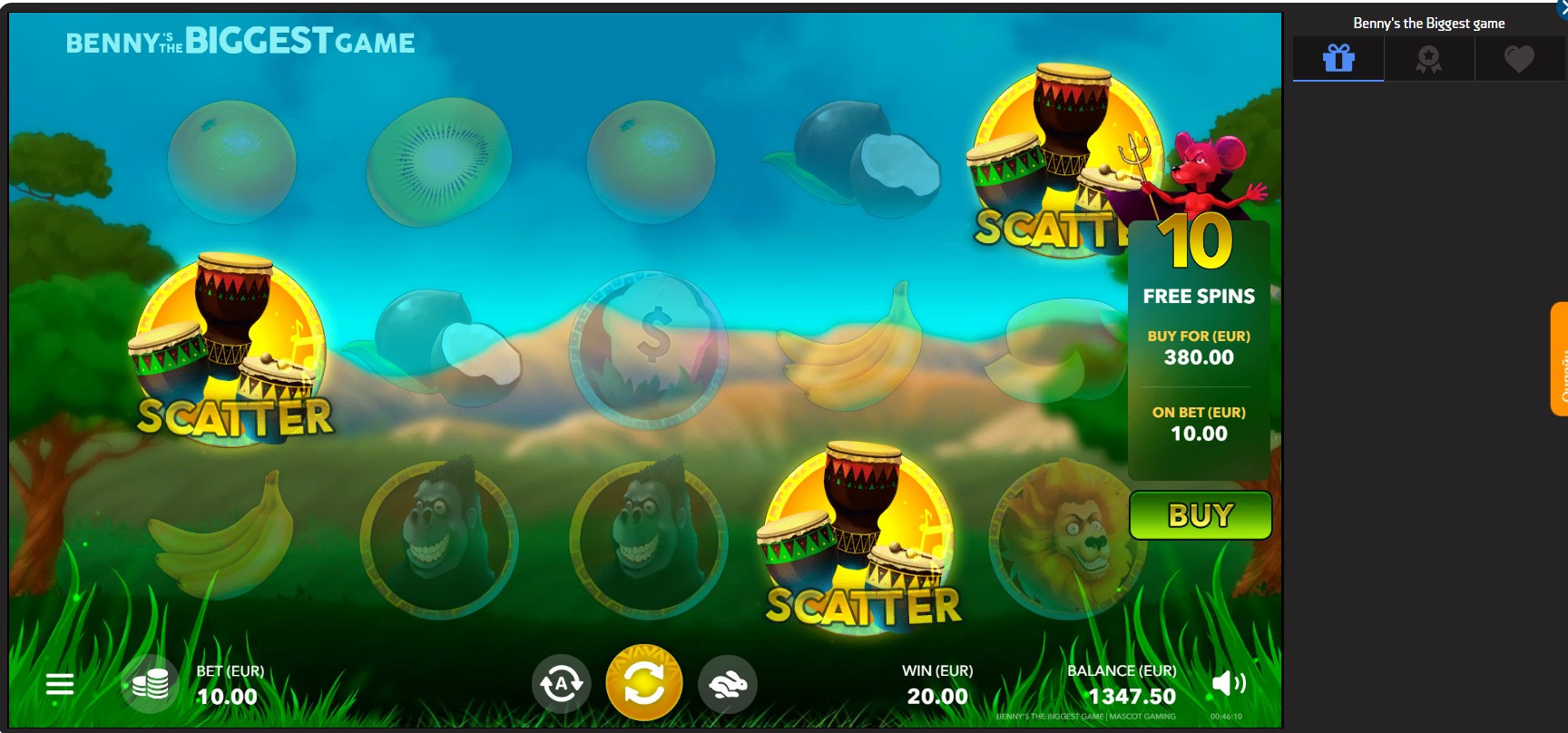Open the award ribbon tab
The image size is (1568, 733).
coord(1429,59)
